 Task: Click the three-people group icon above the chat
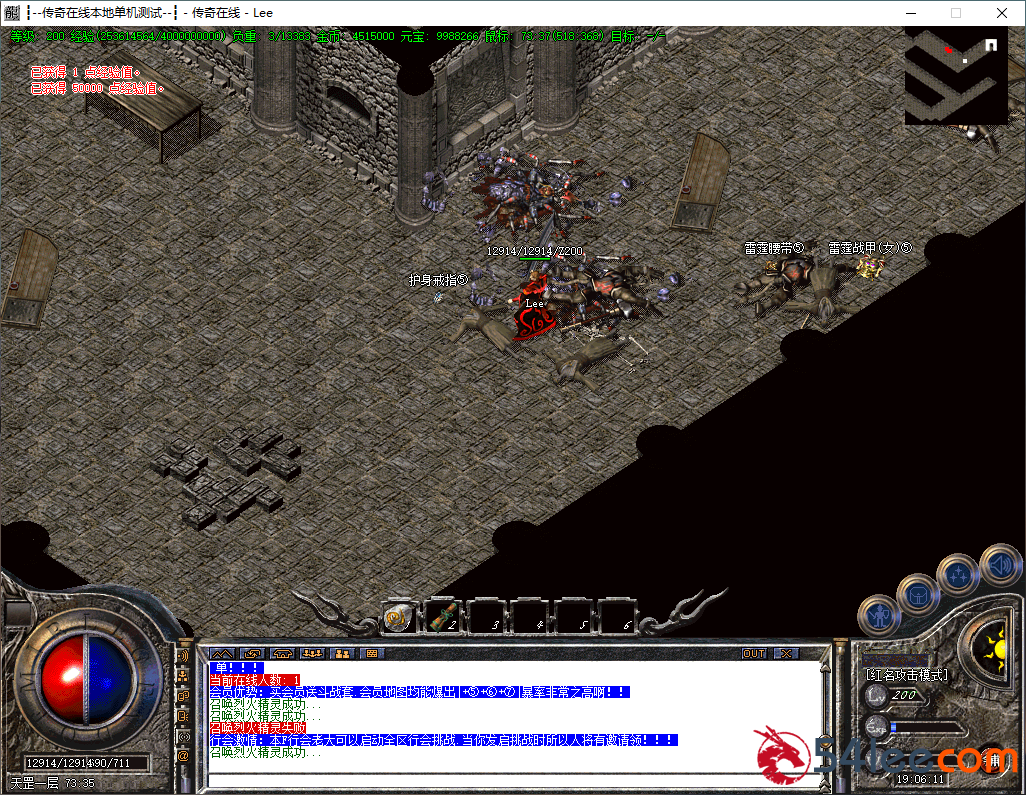(x=312, y=653)
